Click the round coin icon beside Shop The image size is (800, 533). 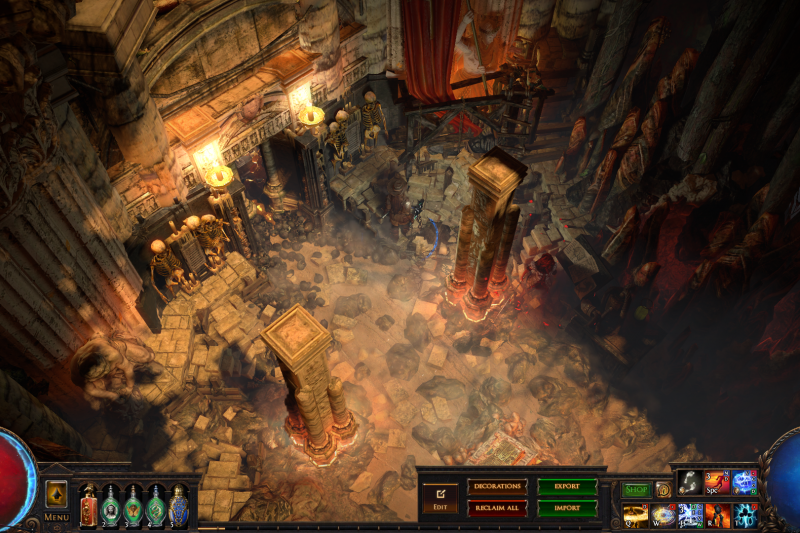point(663,489)
